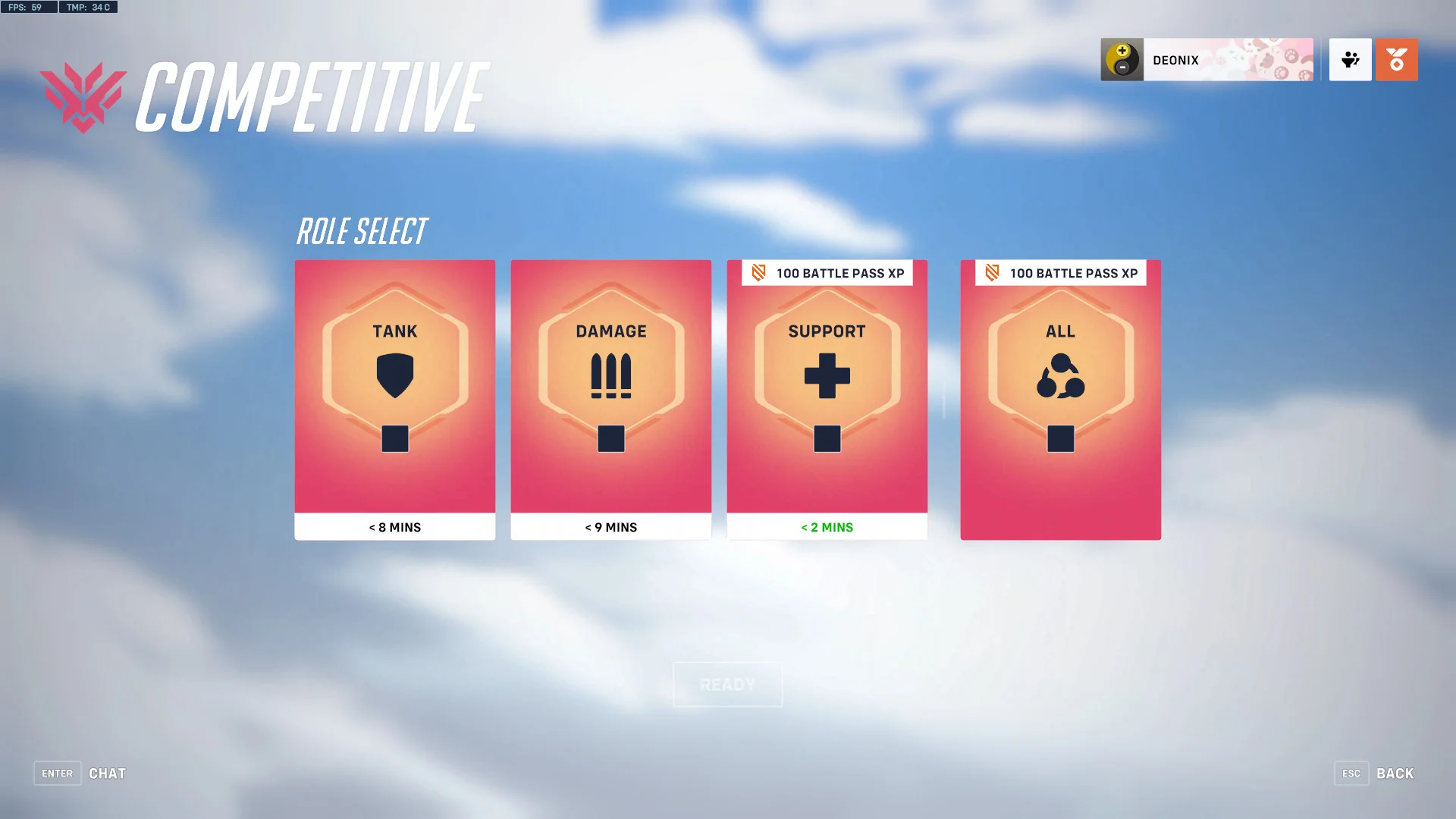Open the social group icon
The image size is (1456, 819).
[1350, 60]
